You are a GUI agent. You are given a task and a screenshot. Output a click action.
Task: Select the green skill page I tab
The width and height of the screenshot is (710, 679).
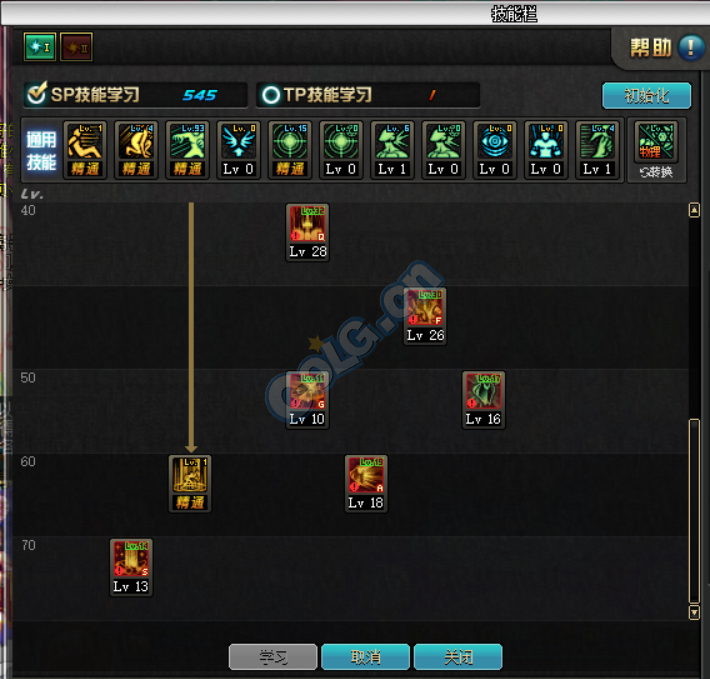(x=40, y=46)
